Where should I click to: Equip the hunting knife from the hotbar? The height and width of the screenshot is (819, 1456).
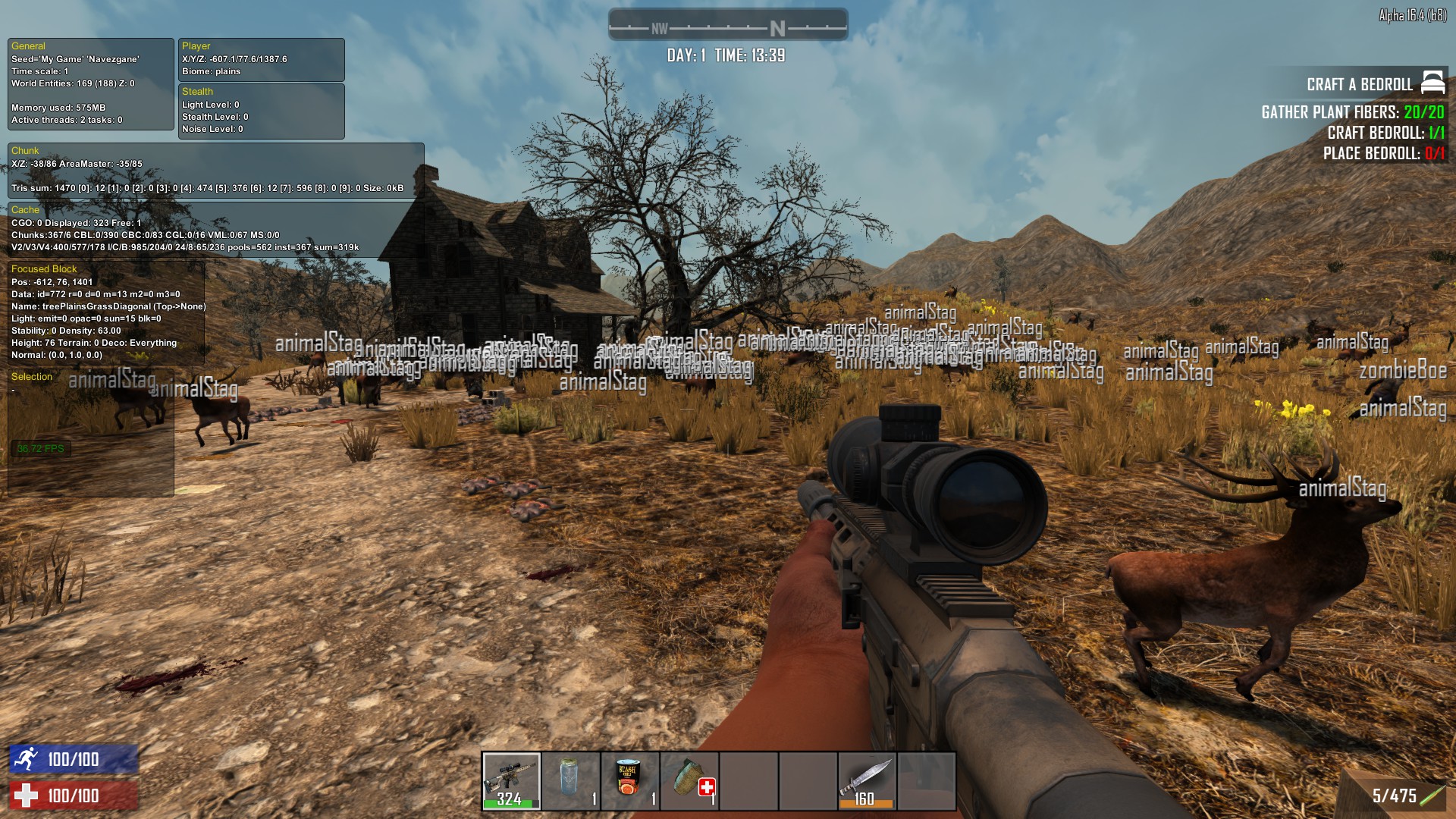(x=867, y=781)
